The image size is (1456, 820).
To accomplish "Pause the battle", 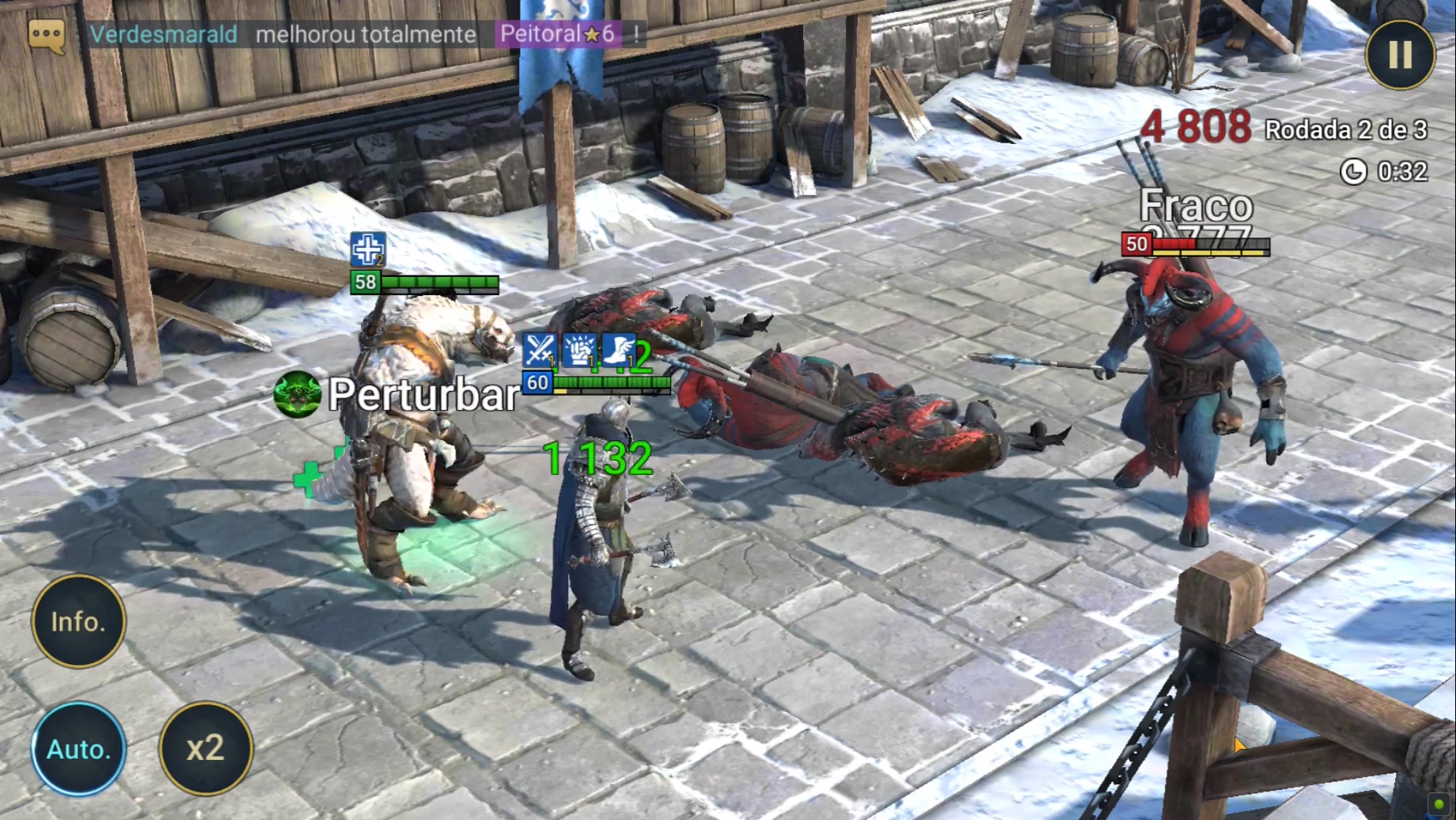I will (1400, 55).
